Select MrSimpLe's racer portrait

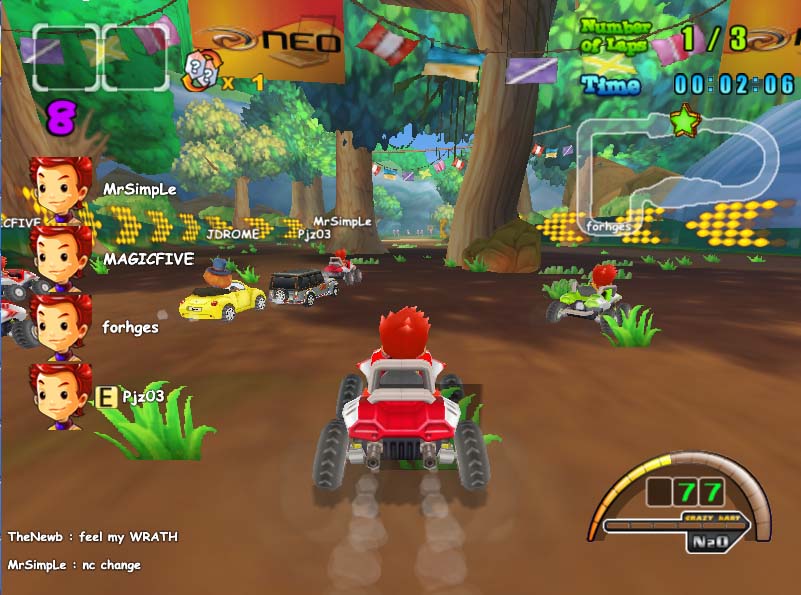[x=60, y=188]
